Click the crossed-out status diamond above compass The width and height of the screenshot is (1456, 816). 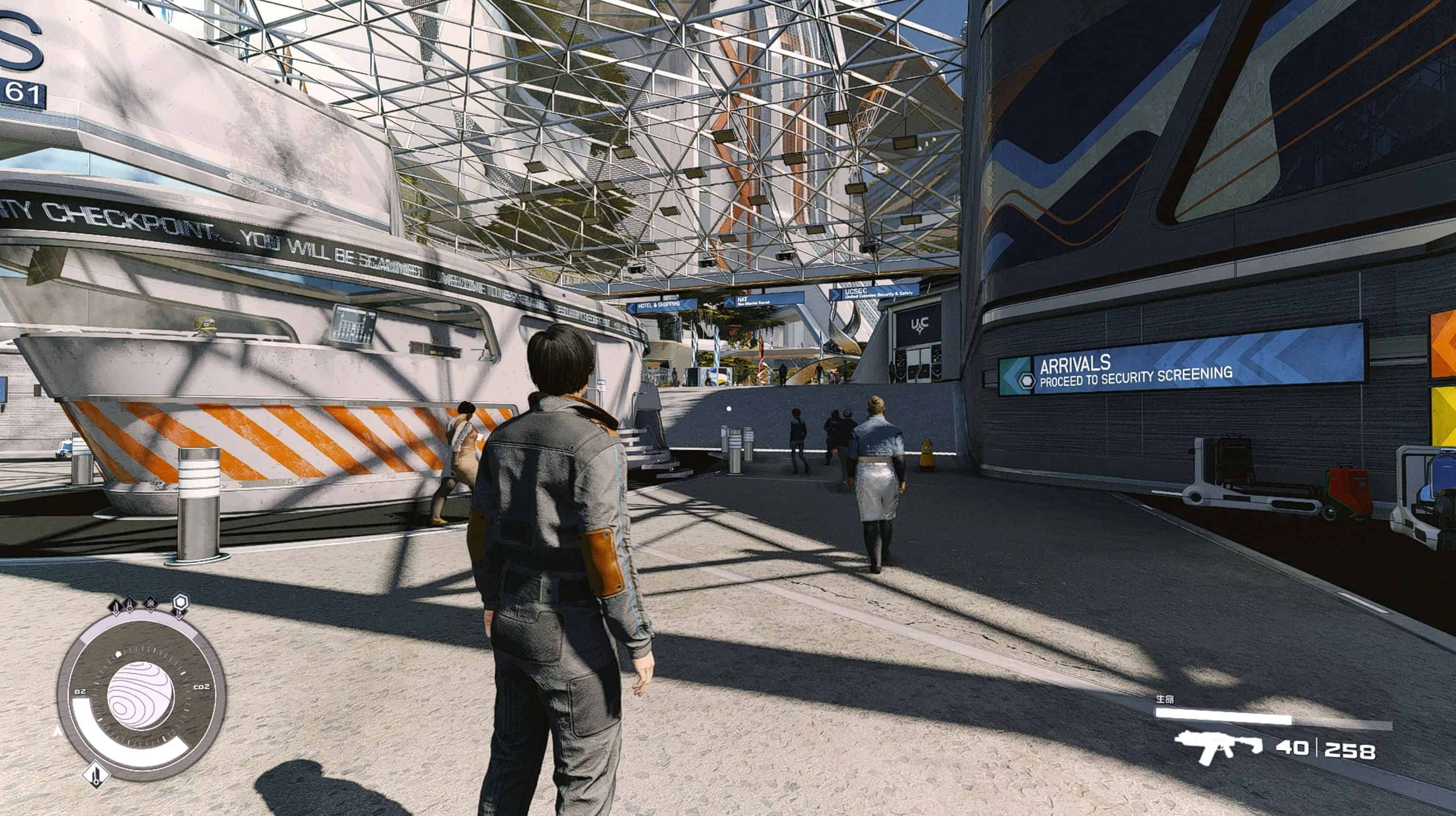click(150, 604)
